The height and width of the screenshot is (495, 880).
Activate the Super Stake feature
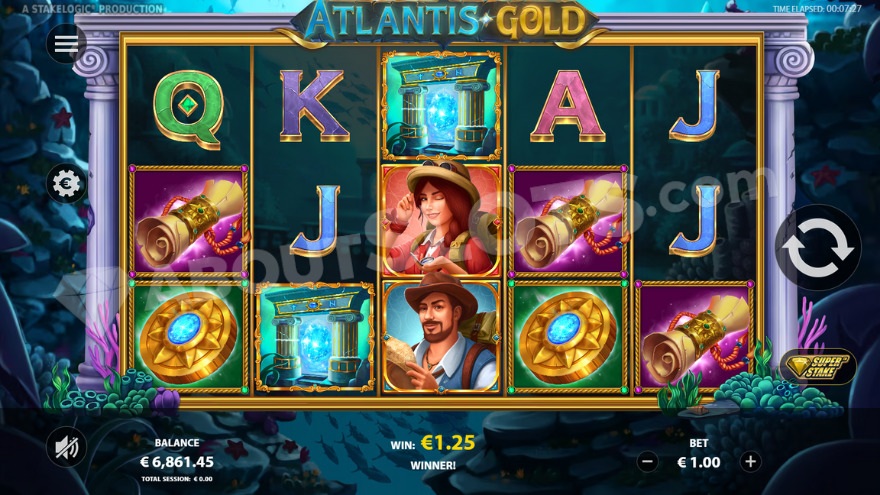[x=817, y=366]
